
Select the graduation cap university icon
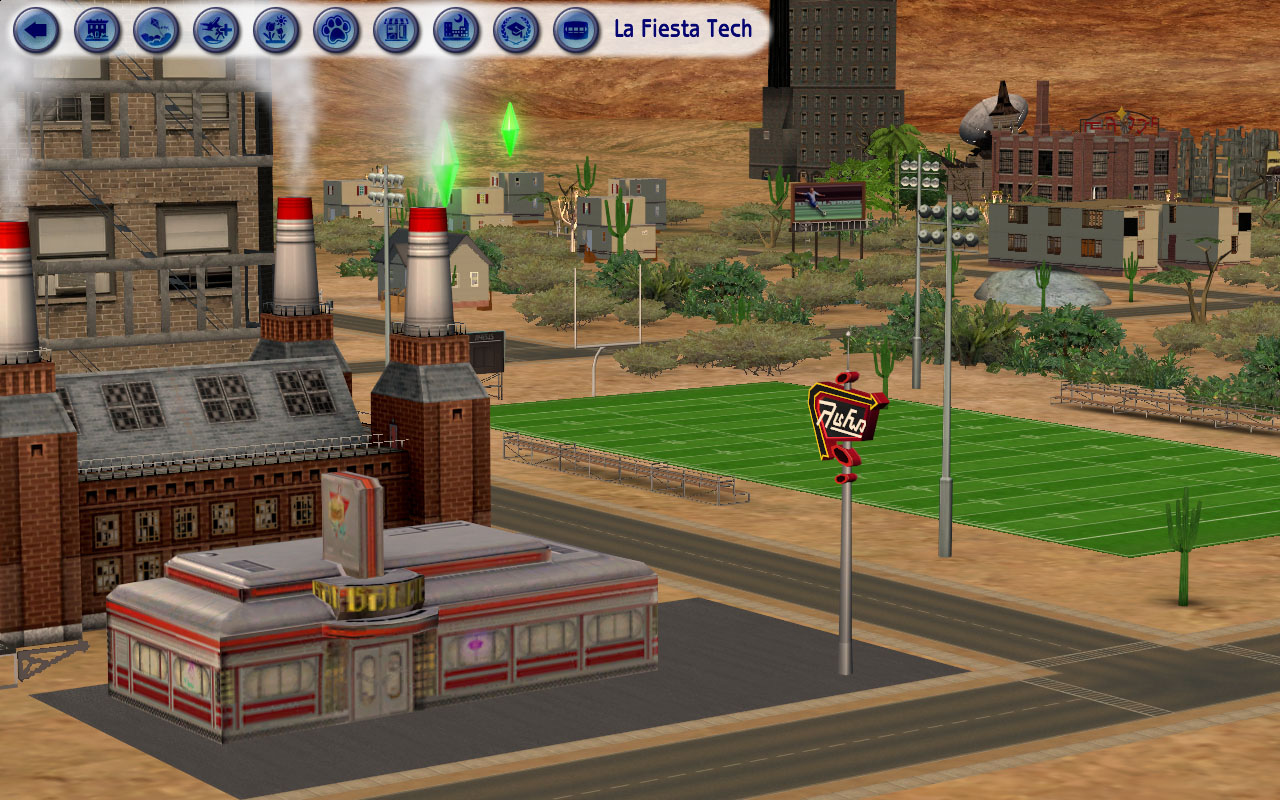pos(517,30)
